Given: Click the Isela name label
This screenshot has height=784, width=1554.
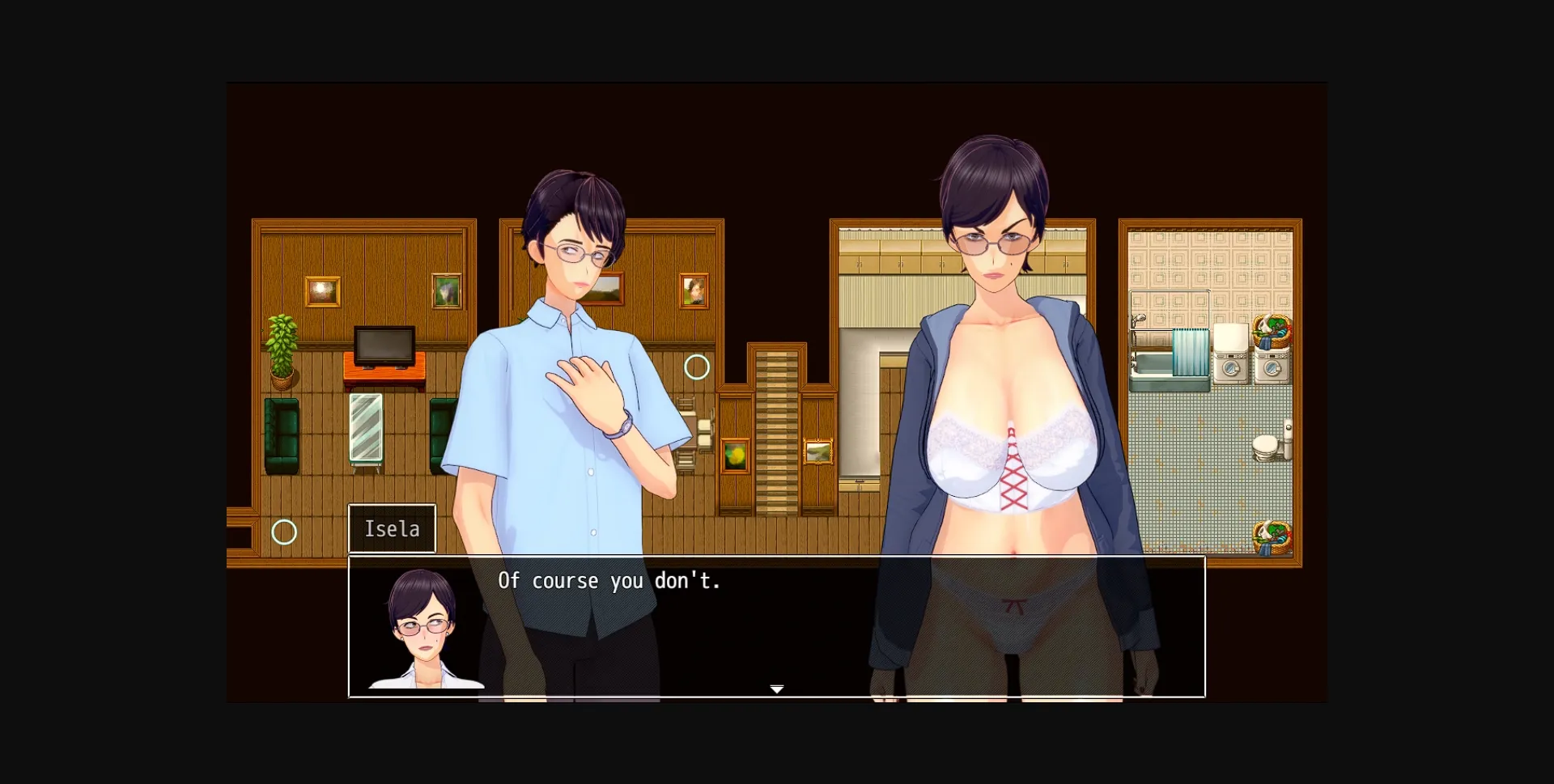Looking at the screenshot, I should [x=392, y=528].
